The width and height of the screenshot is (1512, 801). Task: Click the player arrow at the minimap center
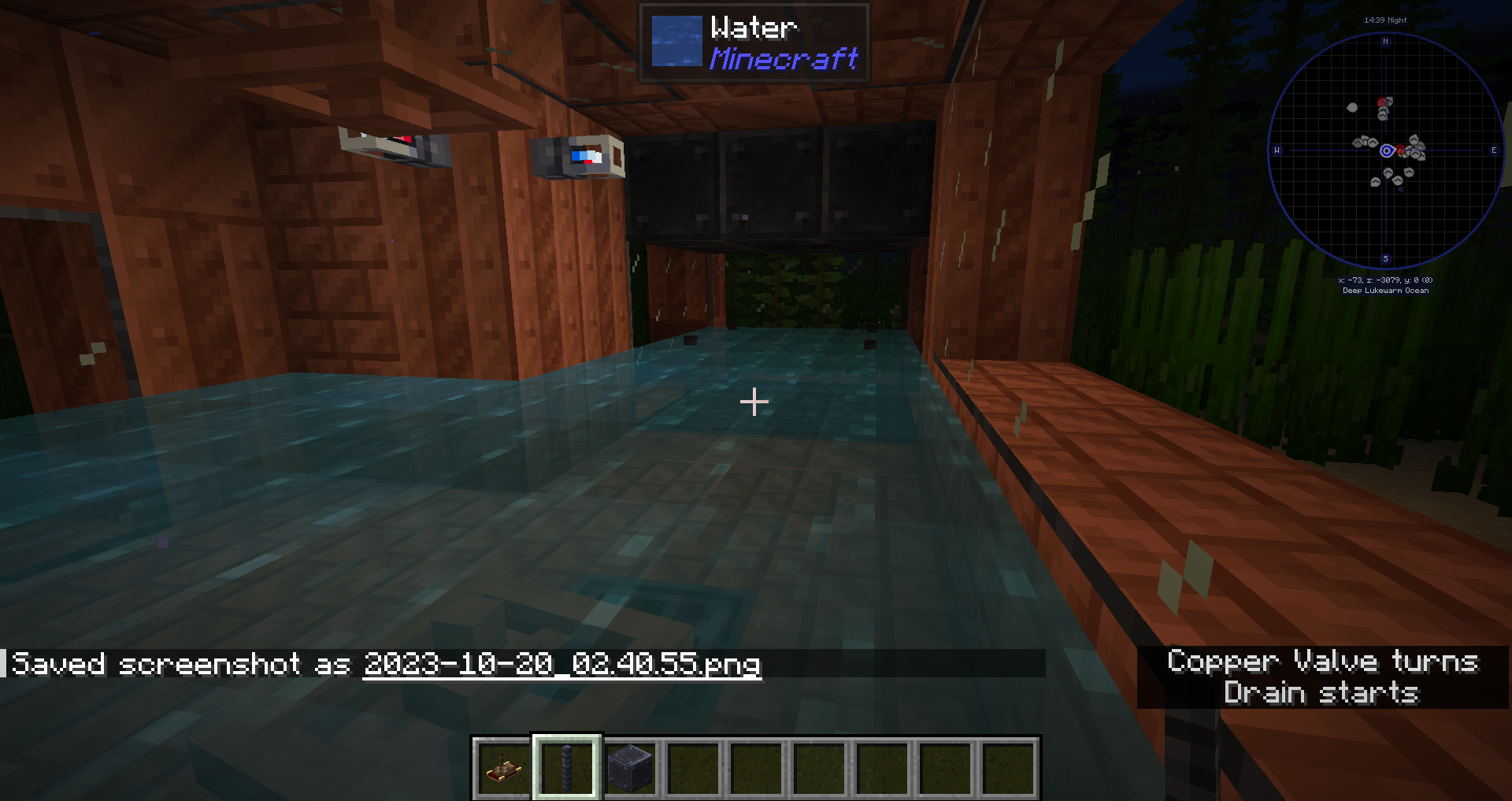coord(1386,148)
